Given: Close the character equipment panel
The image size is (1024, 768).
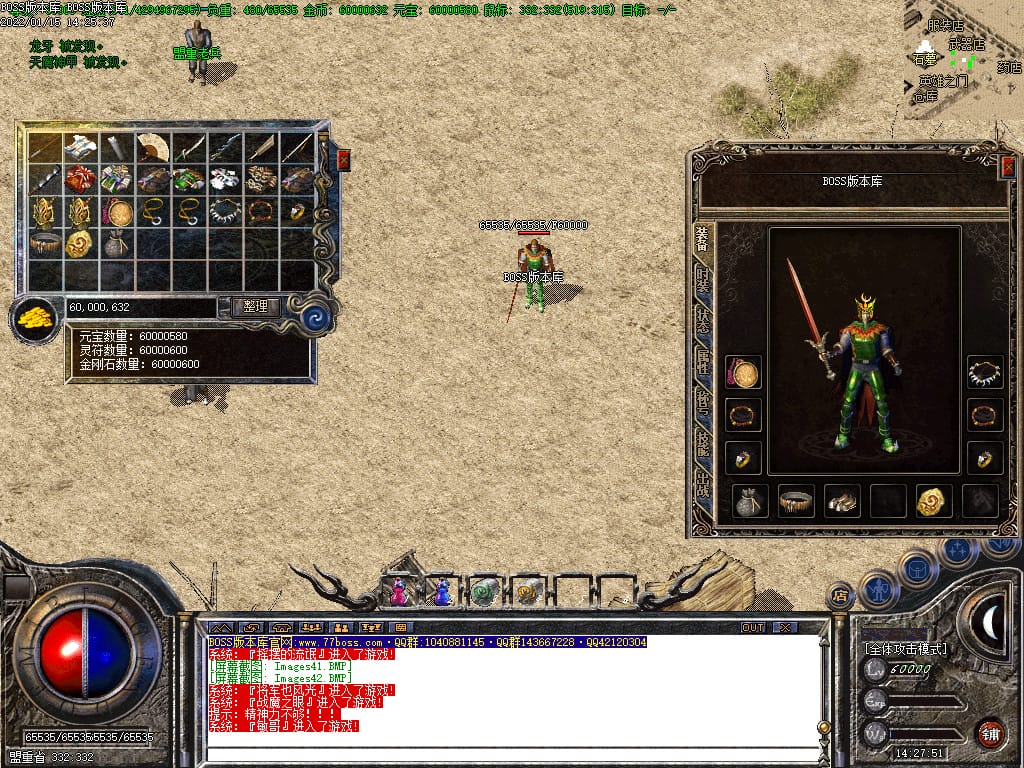Looking at the screenshot, I should [x=1007, y=167].
